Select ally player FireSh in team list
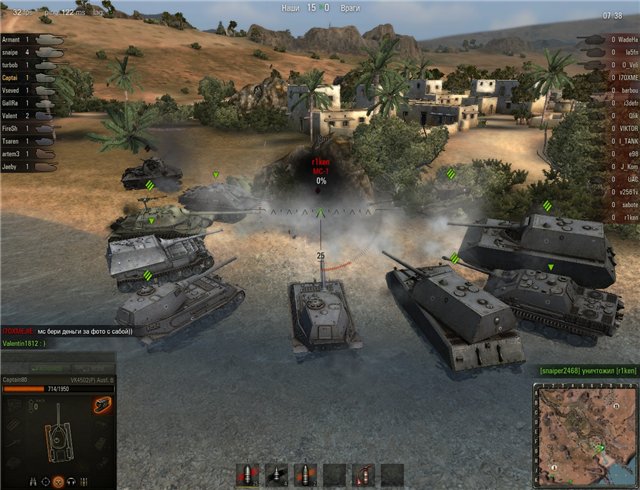The image size is (640, 490). pos(16,129)
